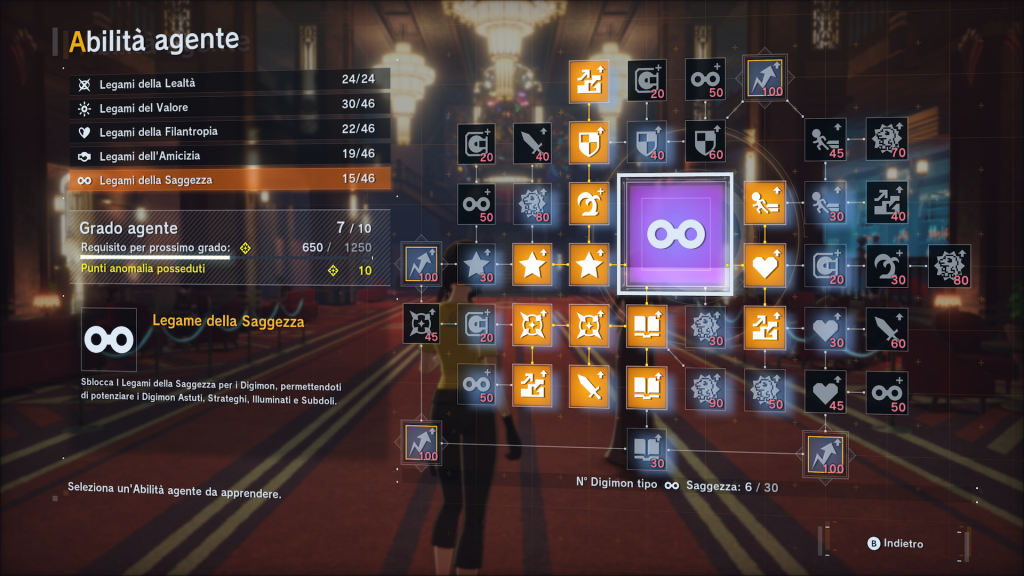The image size is (1024, 576).
Task: Open Legami della Filantropia skill tree
Action: (229, 131)
